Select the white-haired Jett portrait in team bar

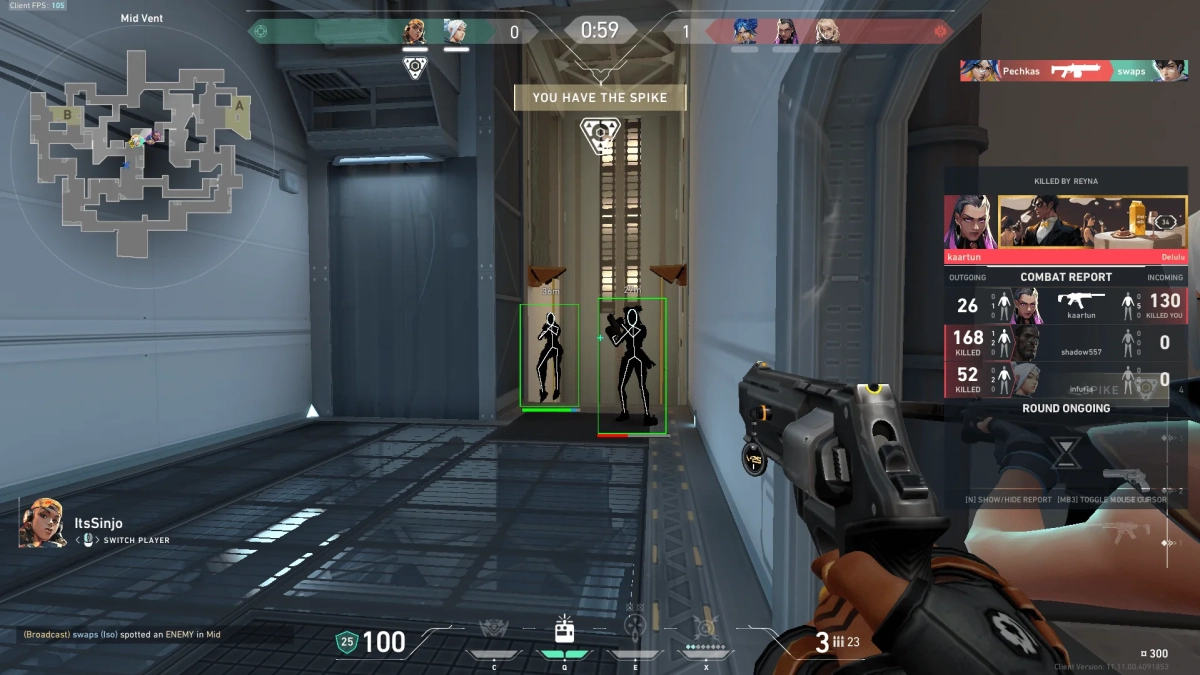click(455, 32)
